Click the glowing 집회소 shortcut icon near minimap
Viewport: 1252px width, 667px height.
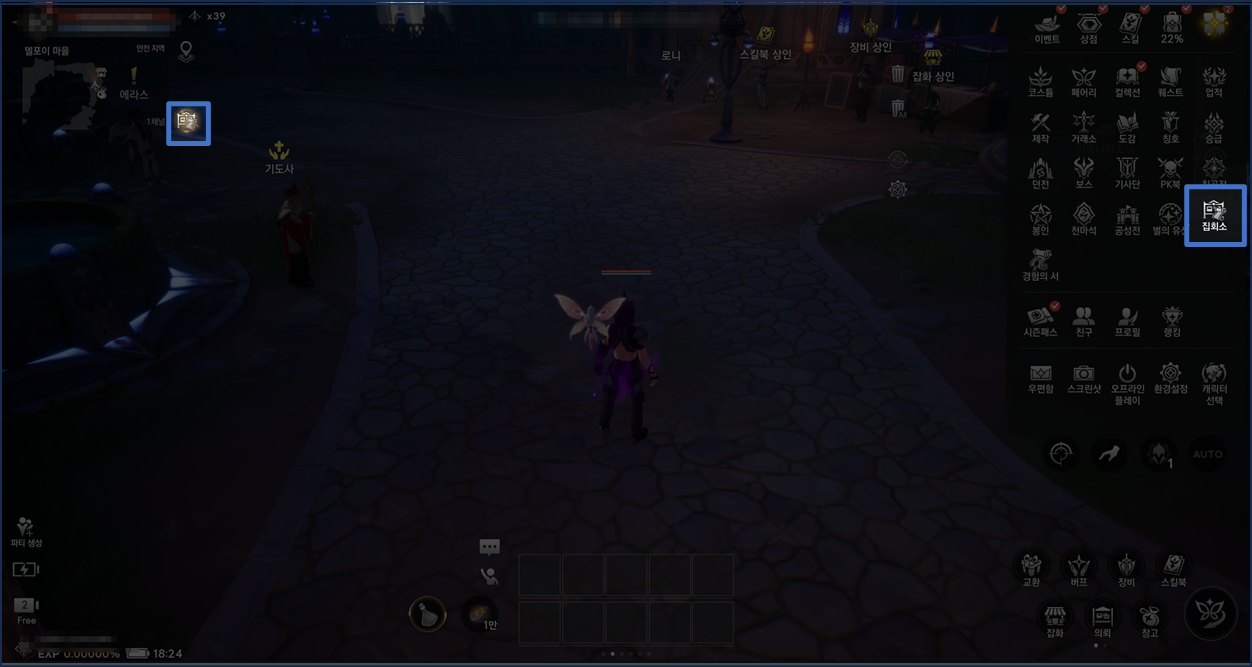(x=188, y=123)
